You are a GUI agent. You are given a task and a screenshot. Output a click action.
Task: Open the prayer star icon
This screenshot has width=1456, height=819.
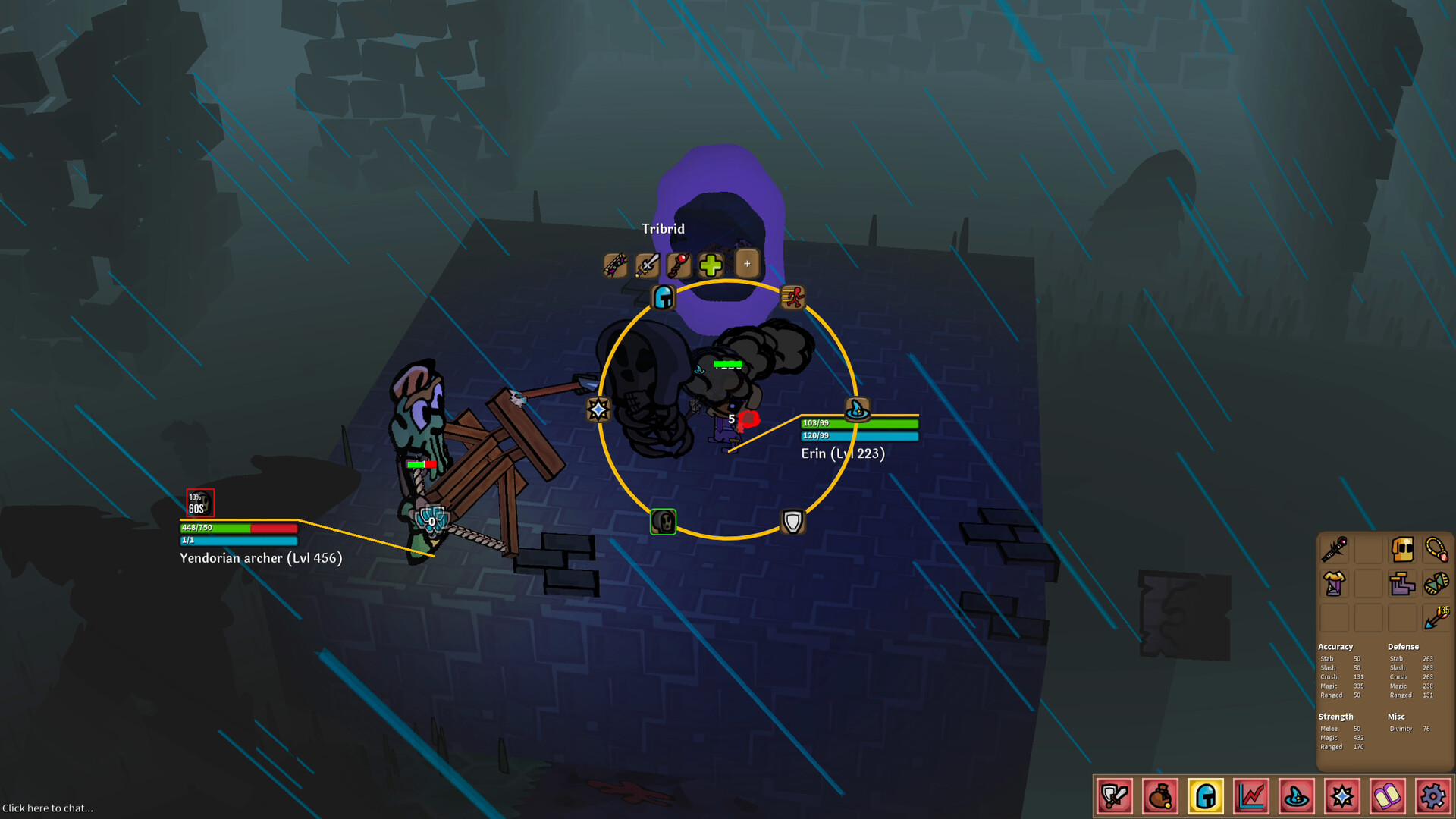(x=1341, y=796)
